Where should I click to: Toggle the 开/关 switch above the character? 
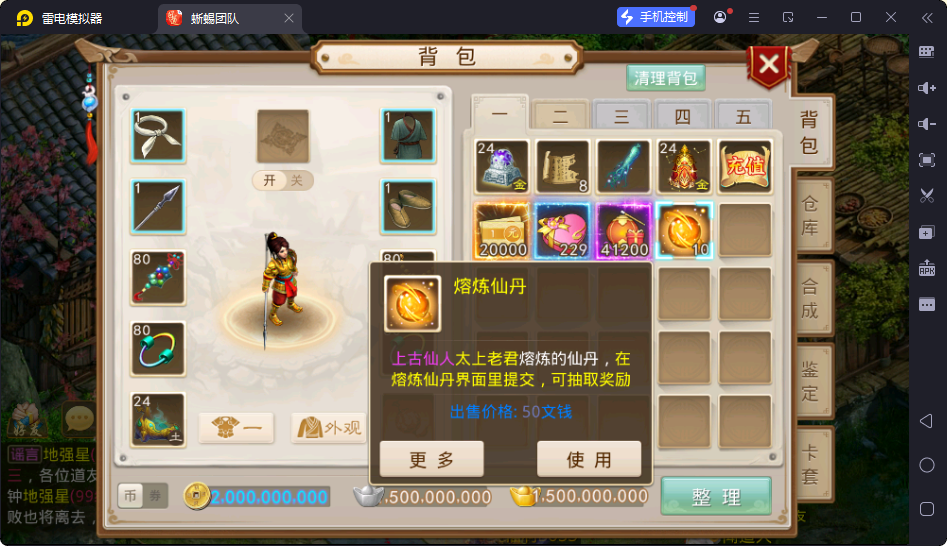pos(282,180)
